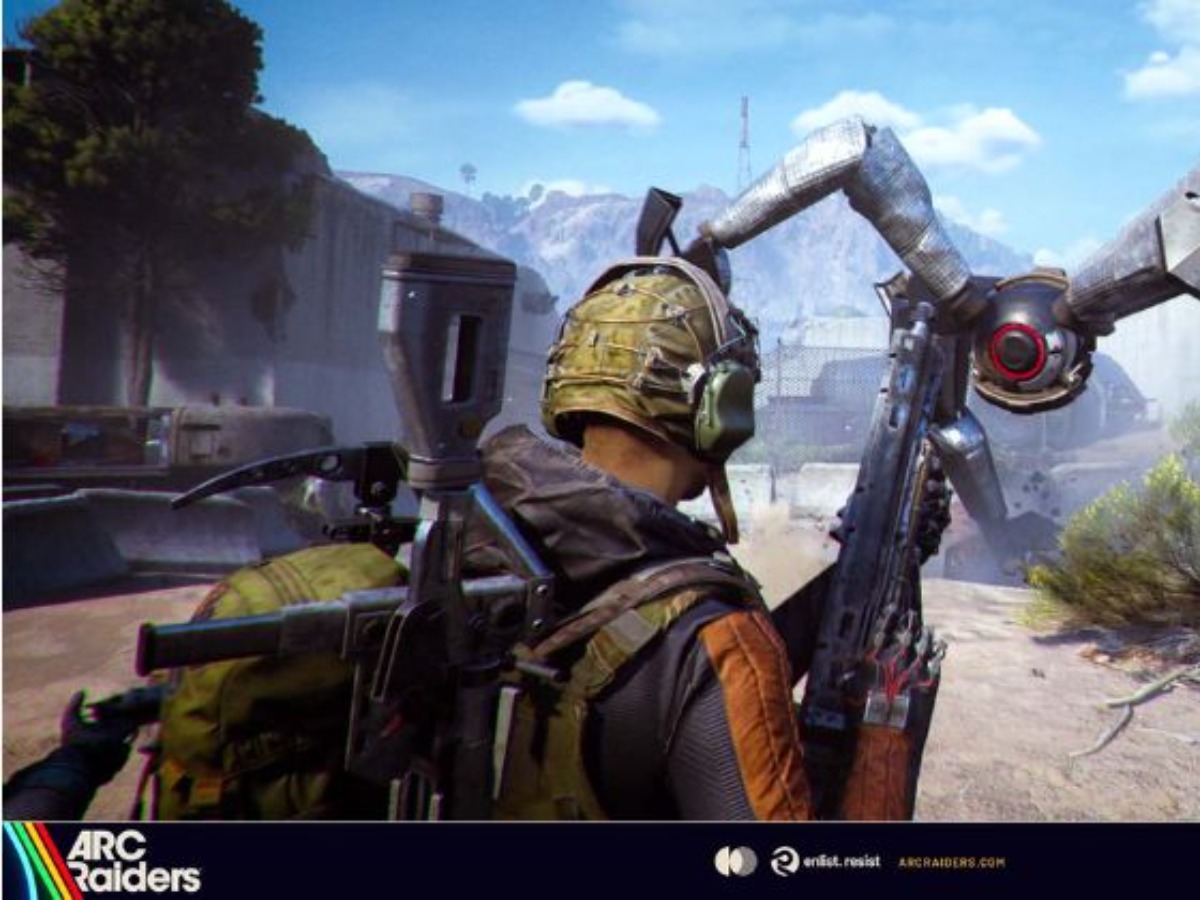Open the ARCRAIDERS.COM website link

[951, 862]
